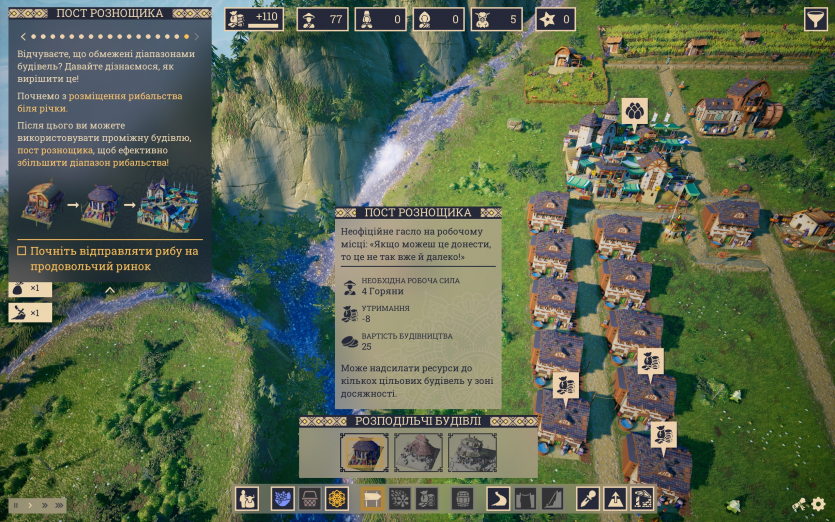Viewport: 835px width, 522px height.
Task: Go to next tutorial page arrow
Action: [x=197, y=37]
